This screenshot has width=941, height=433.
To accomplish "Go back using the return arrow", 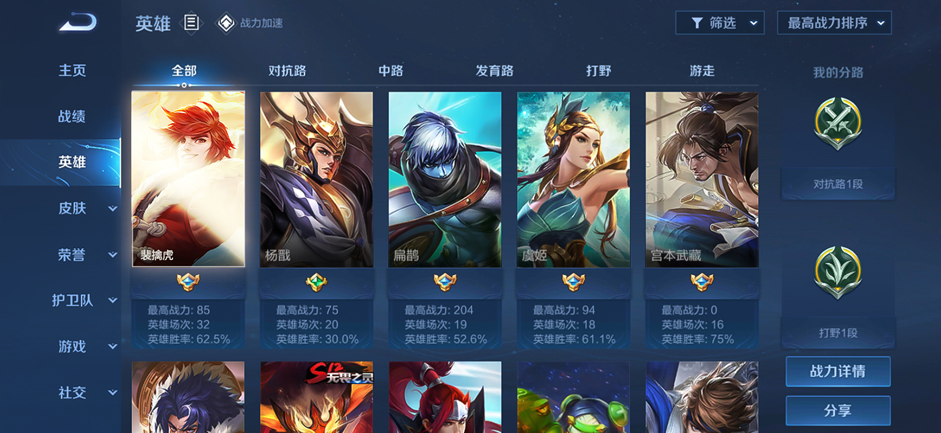I will pyautogui.click(x=77, y=22).
